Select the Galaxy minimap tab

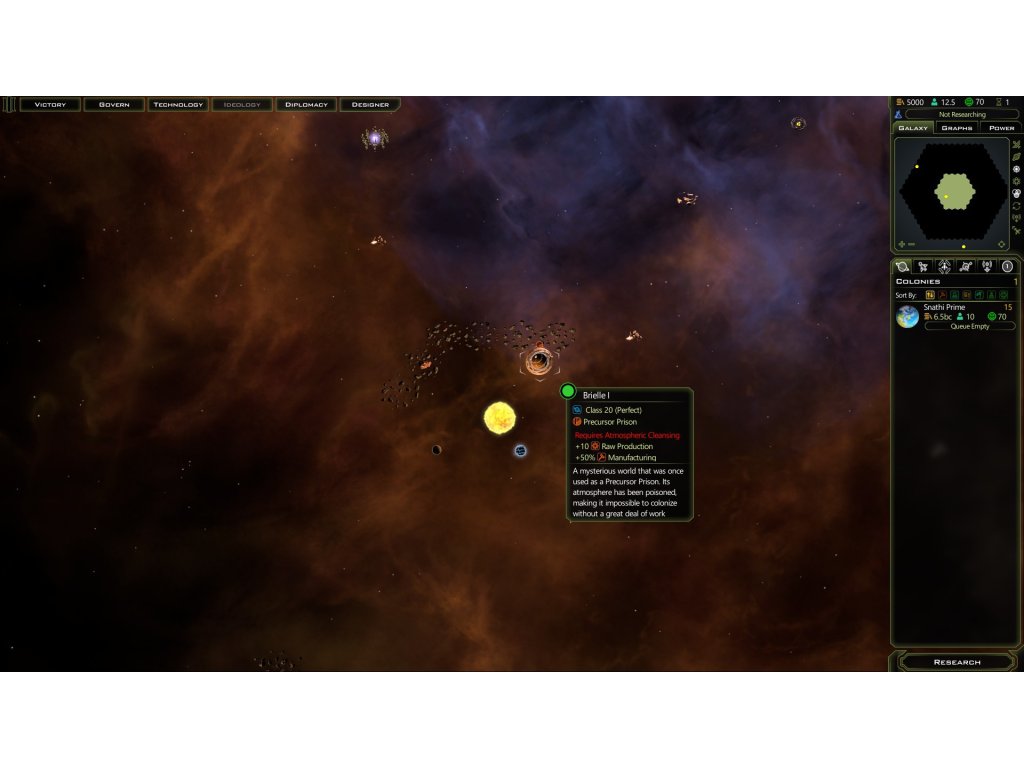point(913,128)
